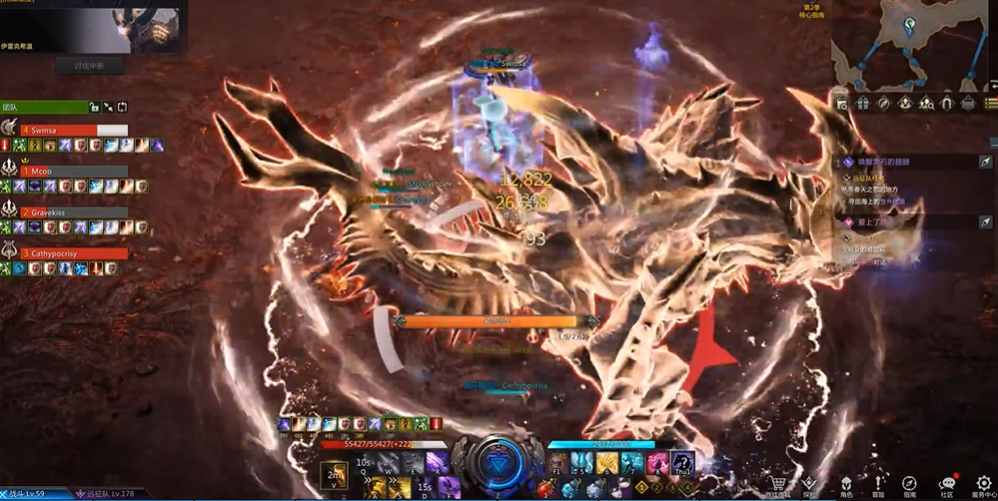Open the 冒险 adventure menu

pos(877,484)
